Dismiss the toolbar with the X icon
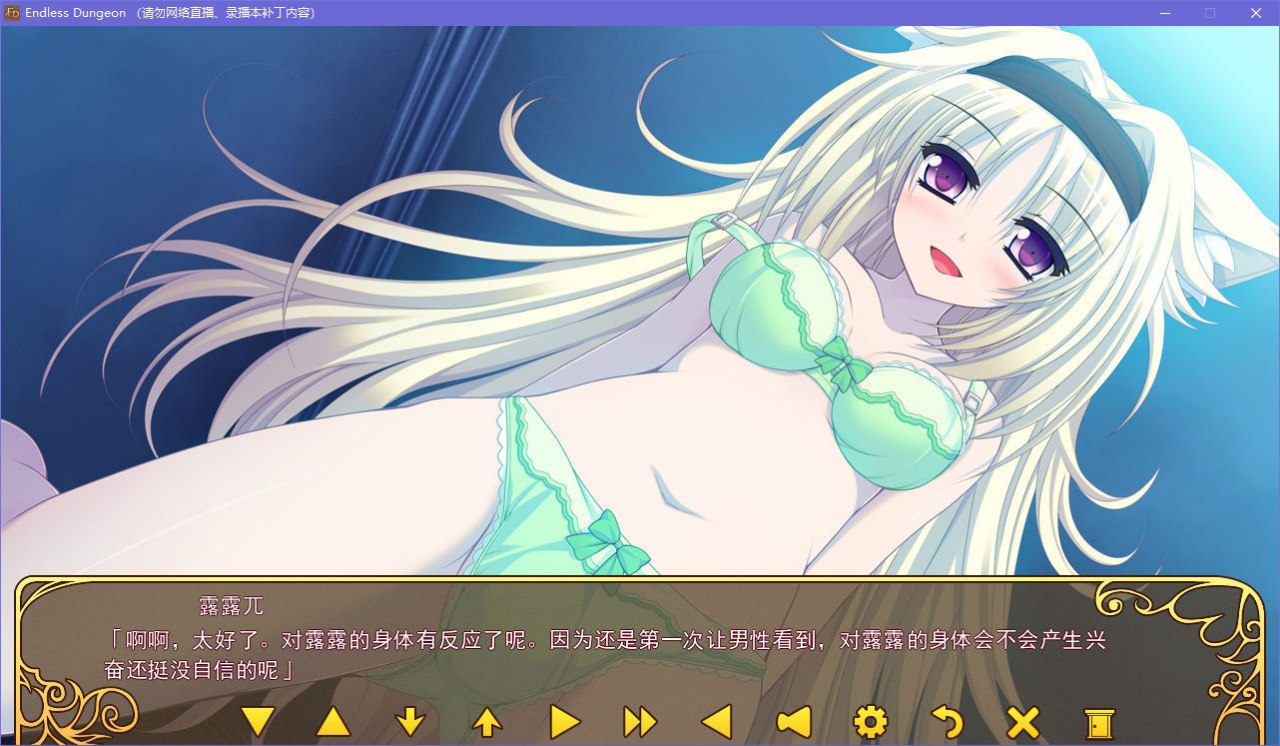 1023,722
